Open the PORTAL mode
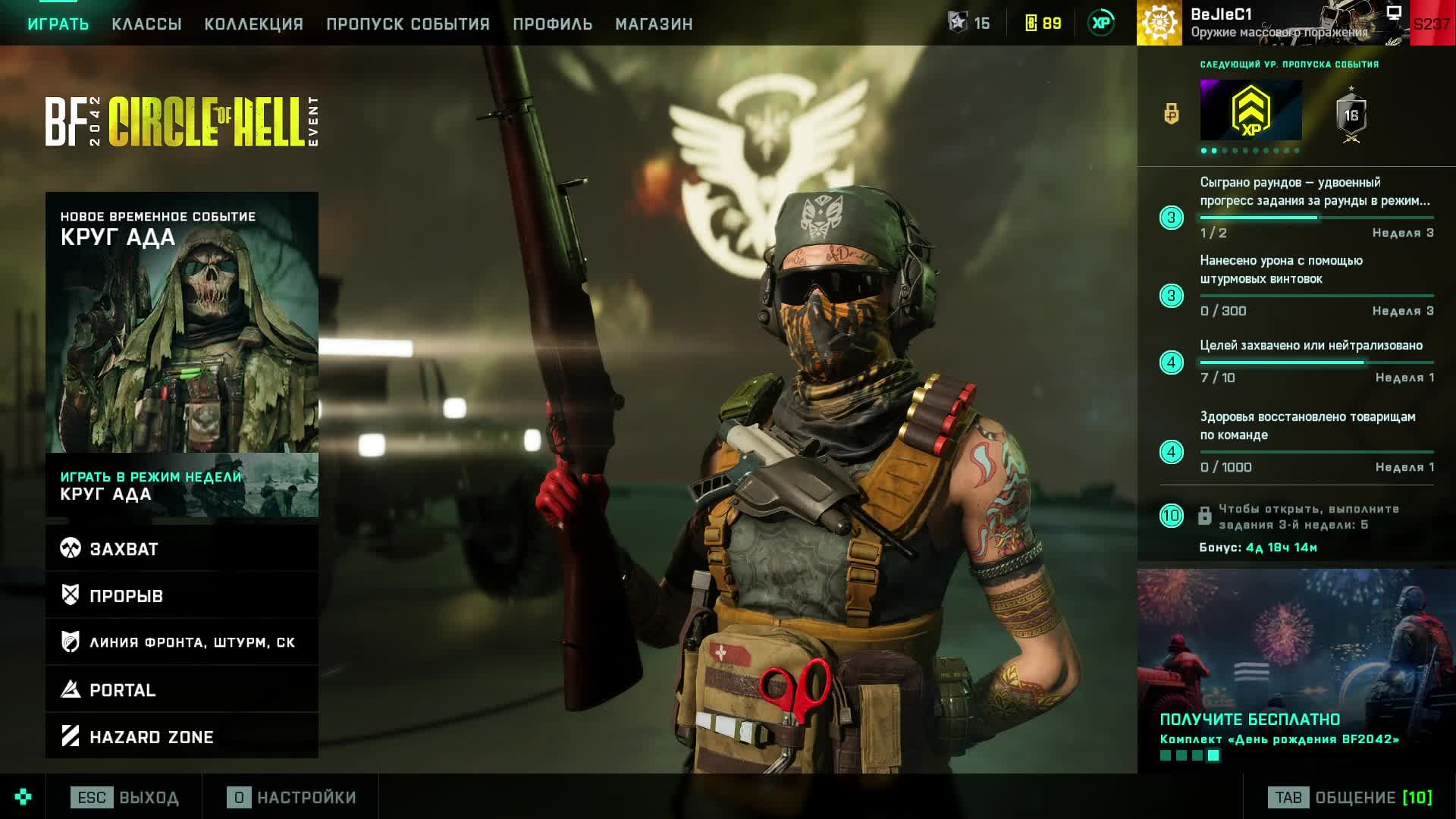 tap(182, 690)
